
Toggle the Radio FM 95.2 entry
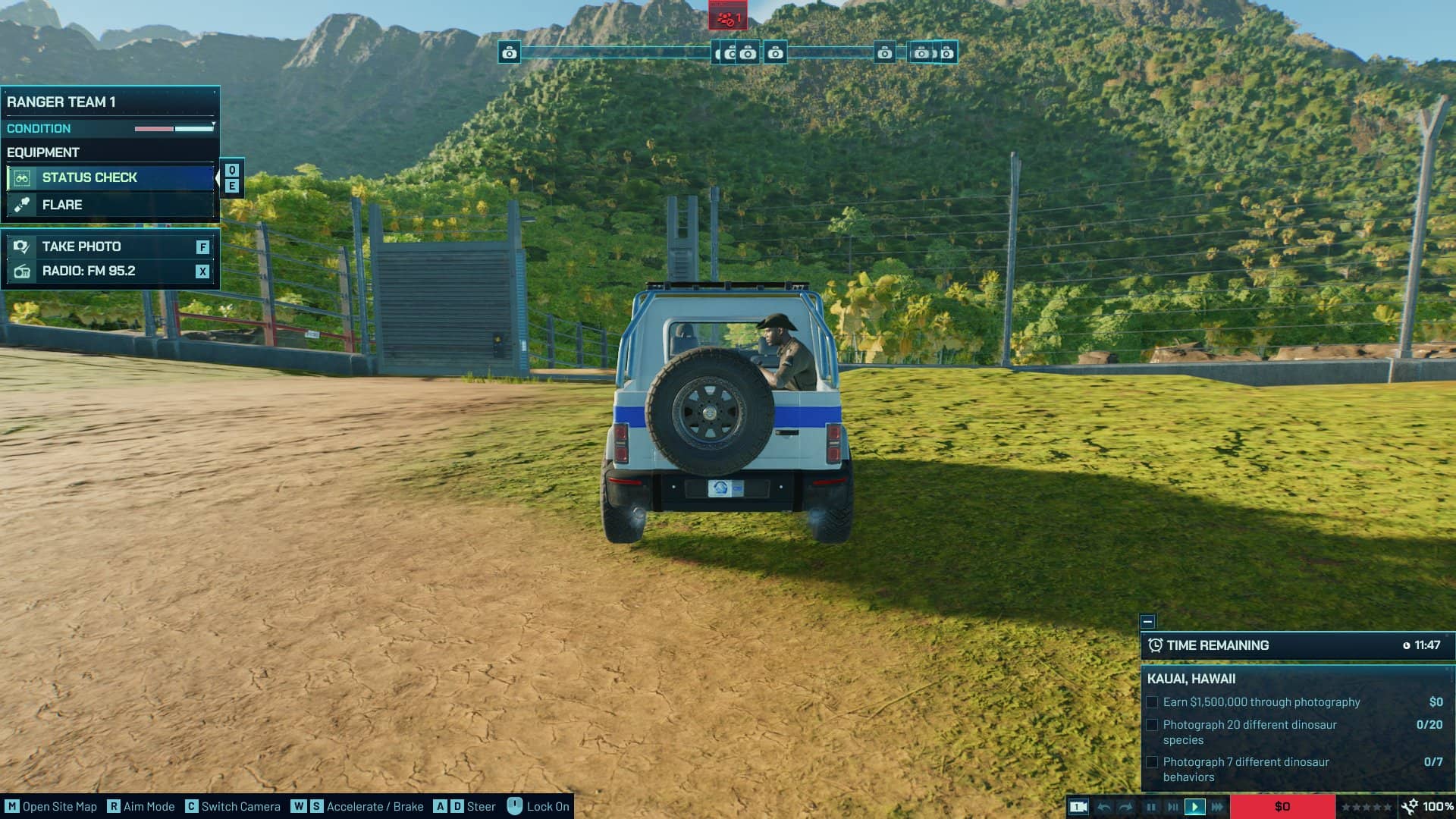point(110,271)
